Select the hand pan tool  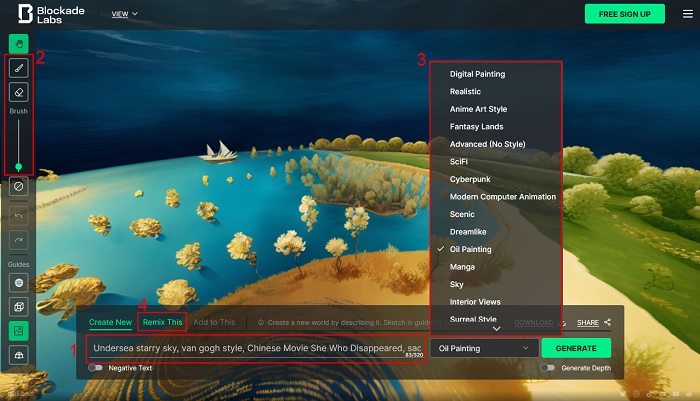coord(18,44)
